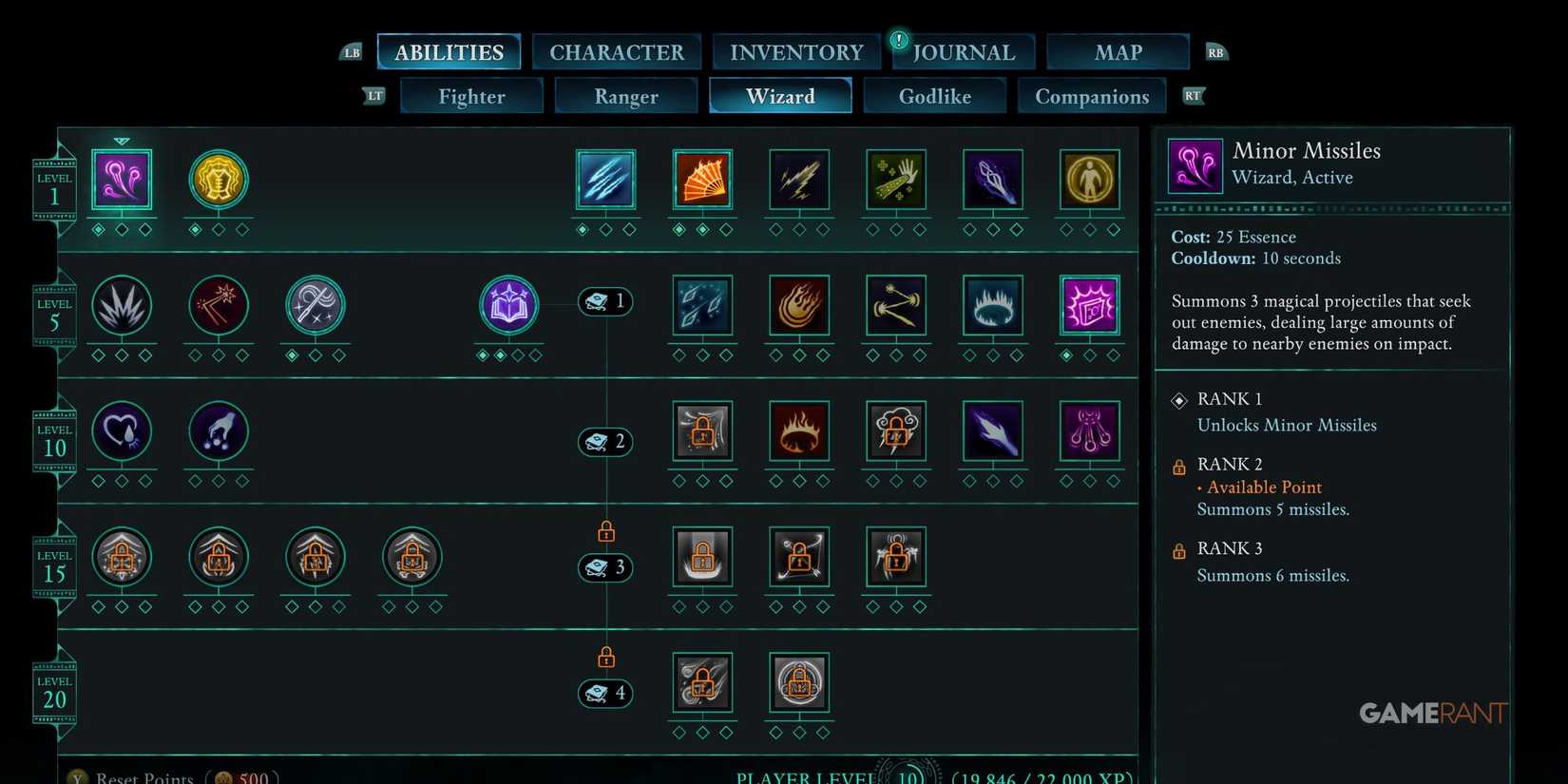Switch to the CHARACTER tab

tap(617, 51)
